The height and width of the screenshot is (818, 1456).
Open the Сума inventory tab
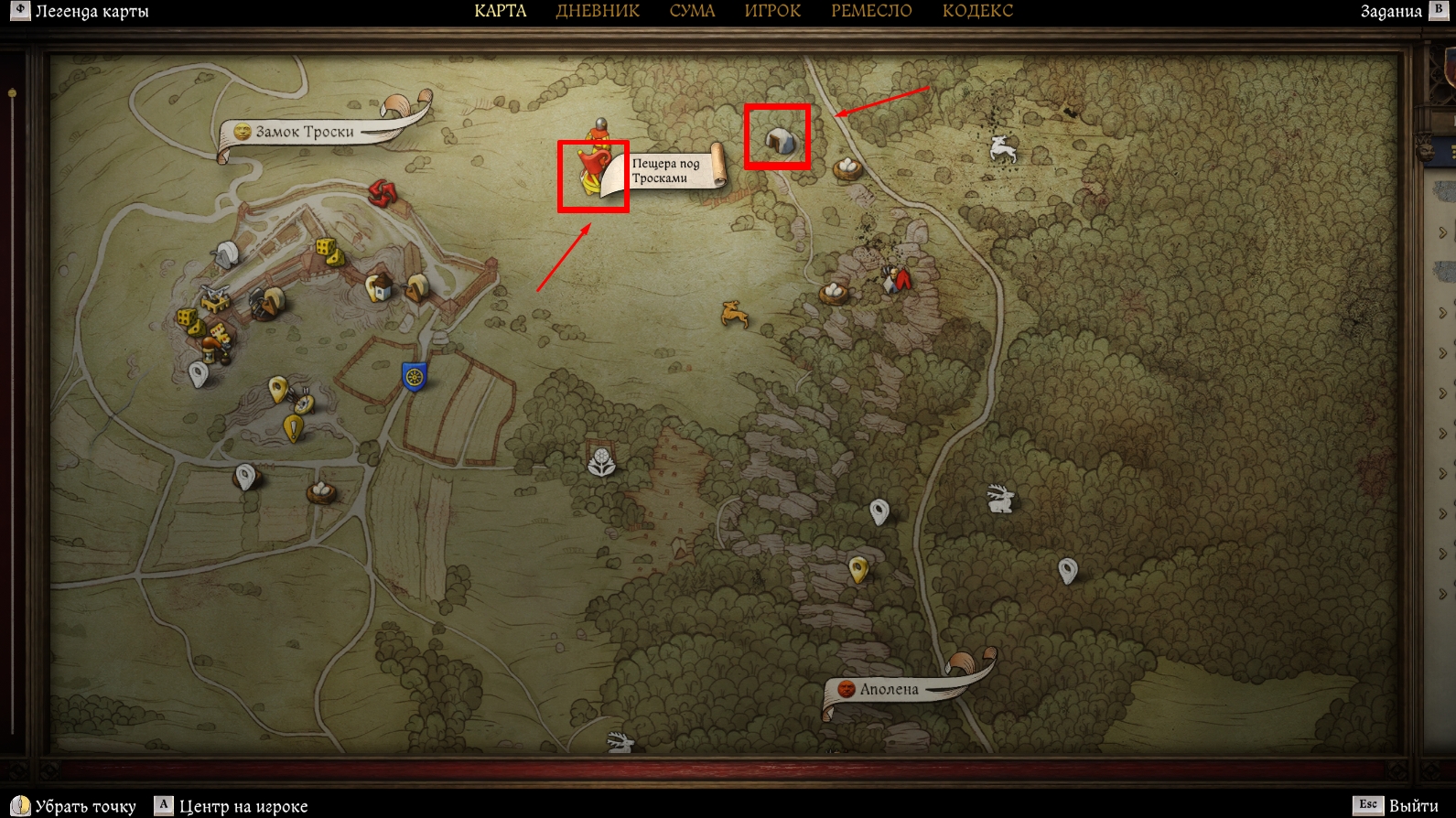point(692,11)
